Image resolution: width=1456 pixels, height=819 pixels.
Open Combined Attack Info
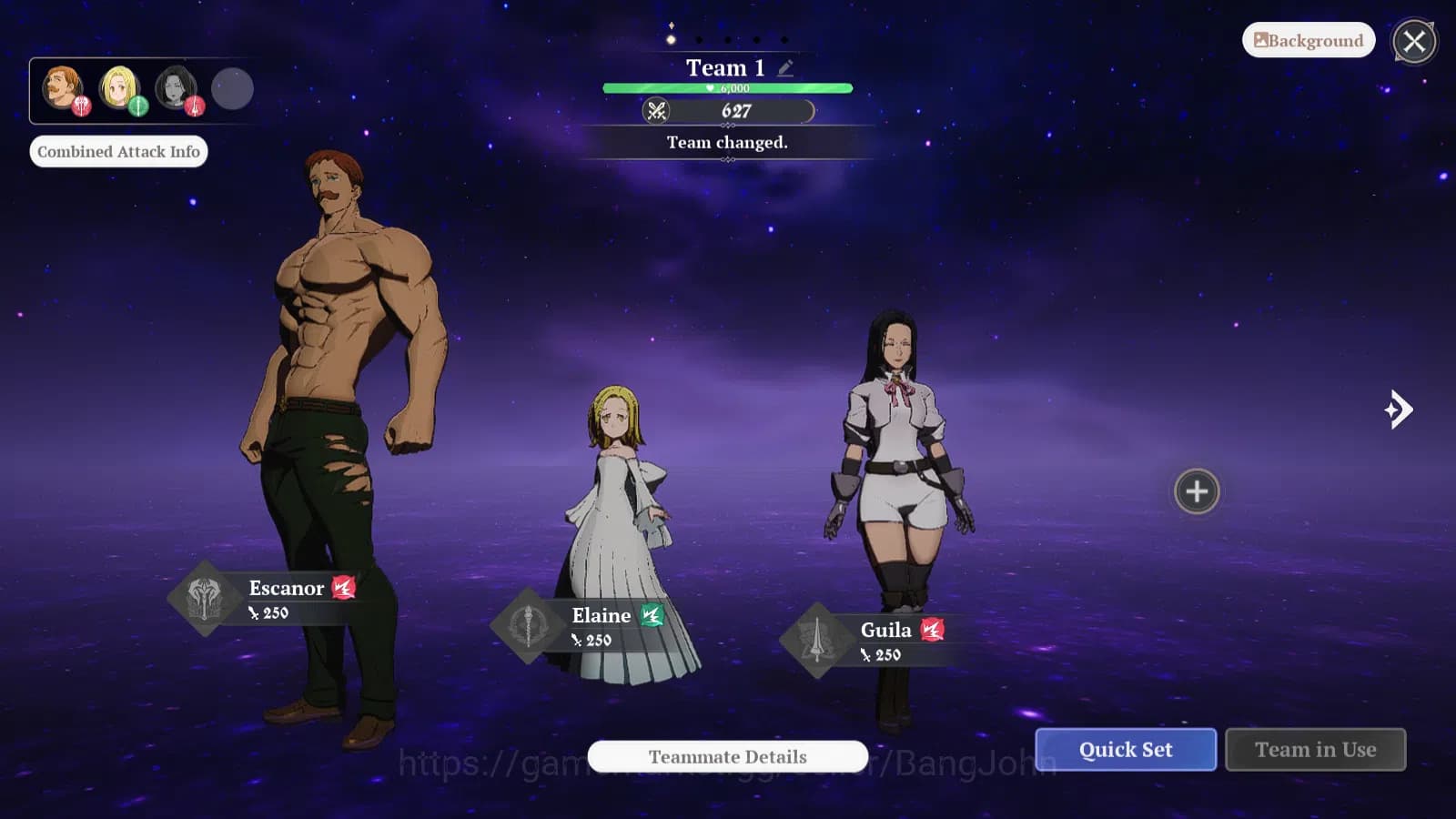click(x=118, y=151)
